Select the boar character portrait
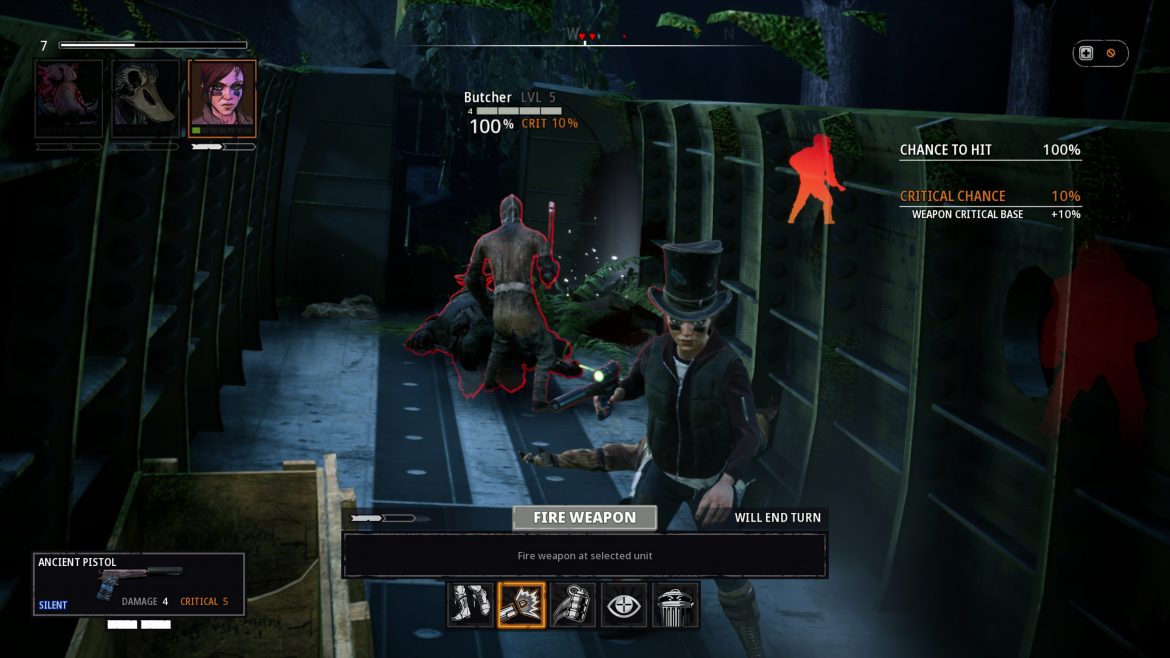Screen dimensions: 1170x658 [x=69, y=98]
